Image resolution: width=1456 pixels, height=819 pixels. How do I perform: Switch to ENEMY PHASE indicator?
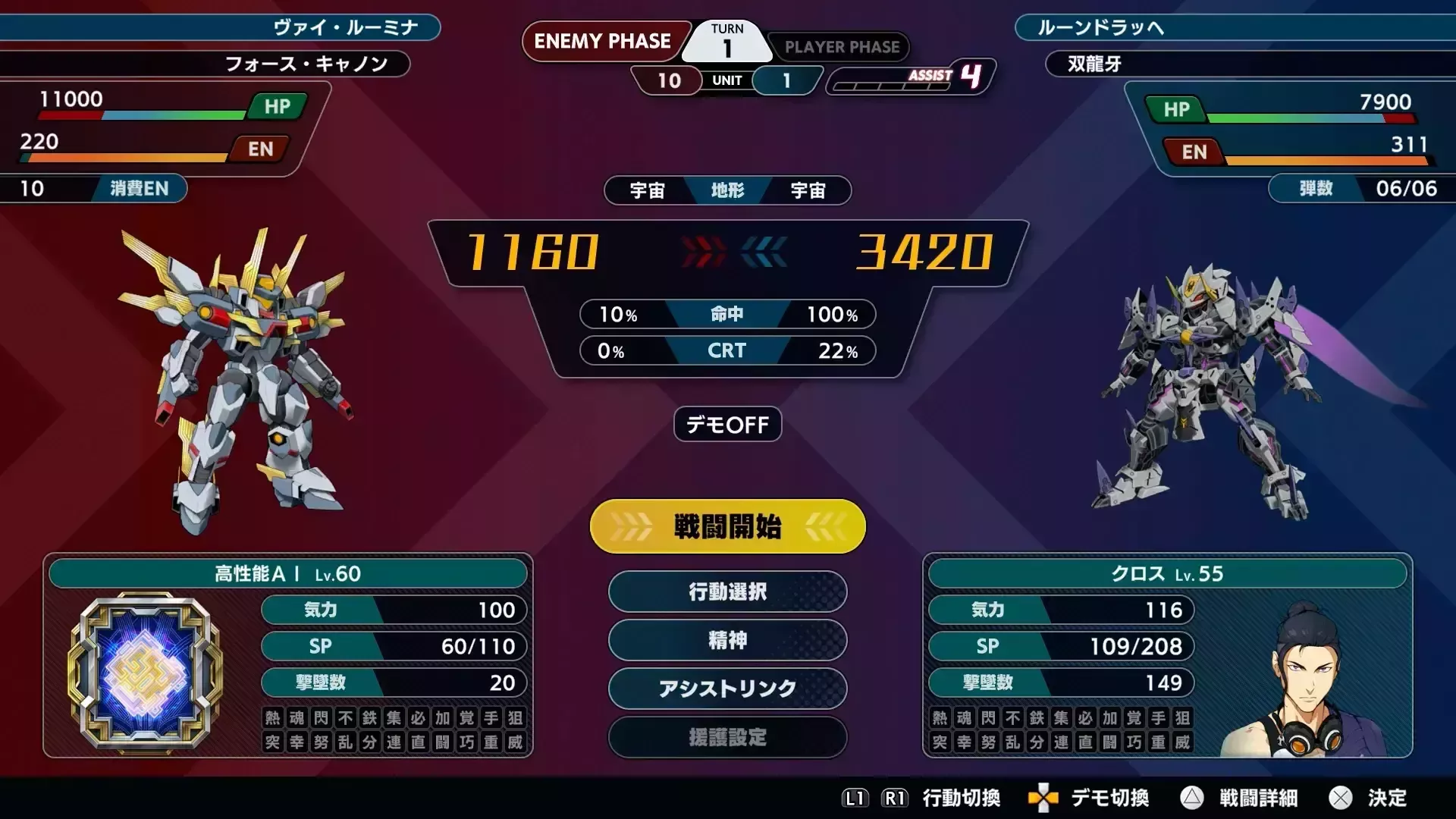604,42
